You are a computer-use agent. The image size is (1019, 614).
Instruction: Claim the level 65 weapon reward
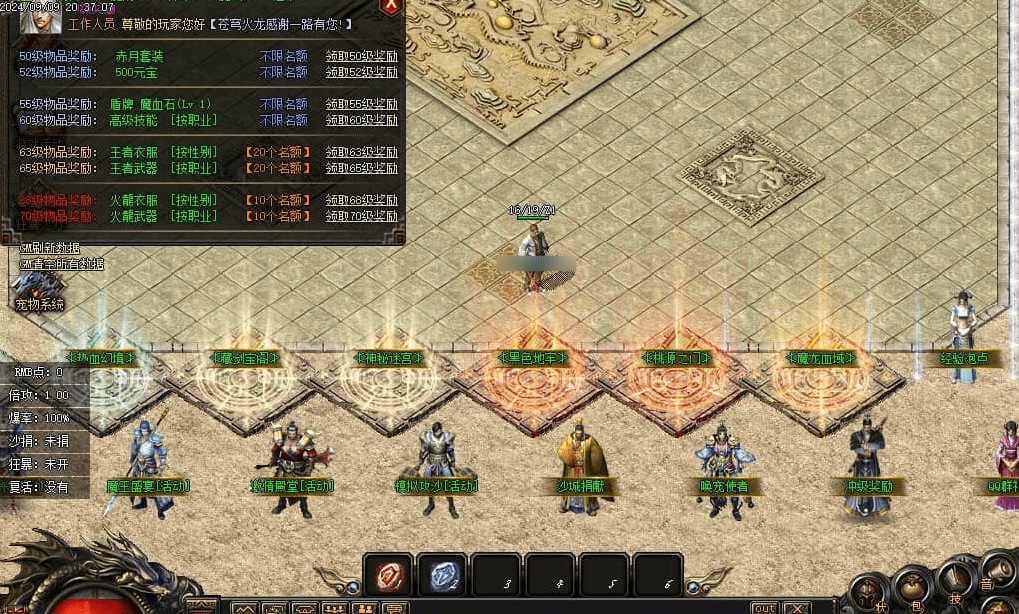[x=361, y=168]
